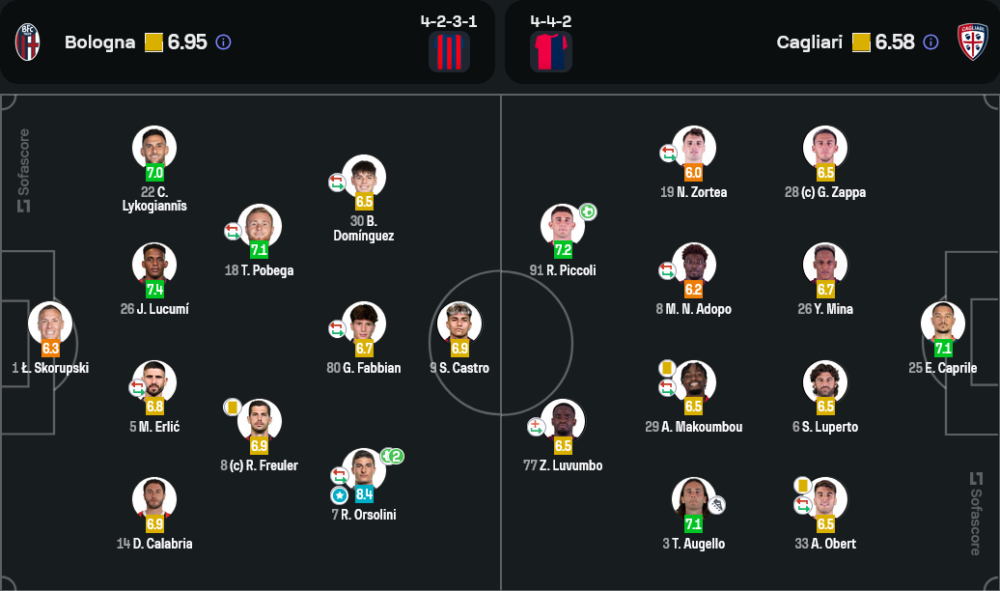Image resolution: width=1000 pixels, height=591 pixels.
Task: Open goalkeeper E. Caprile's profile
Action: 943,324
